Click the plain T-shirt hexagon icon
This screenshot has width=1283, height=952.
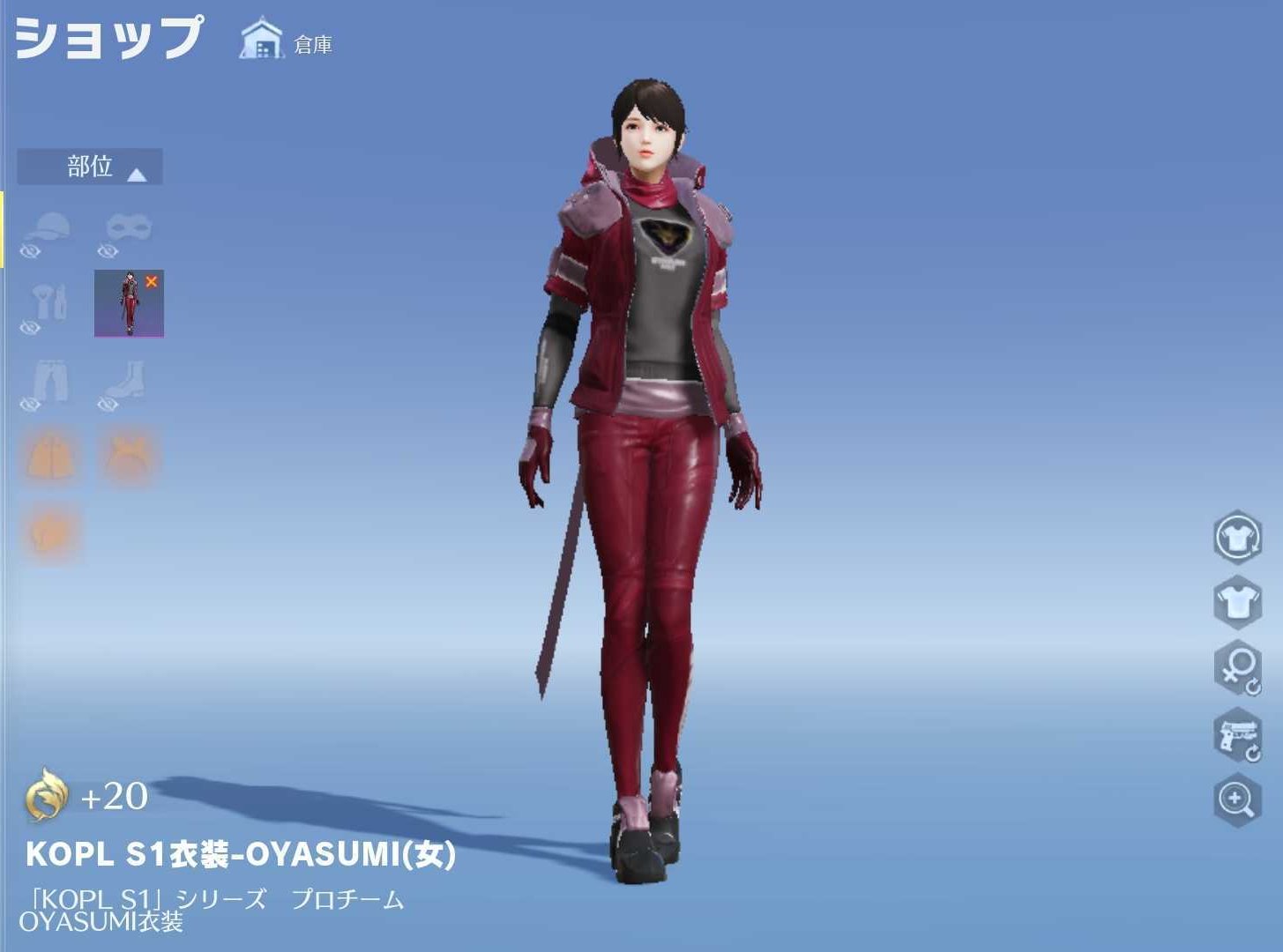1236,602
